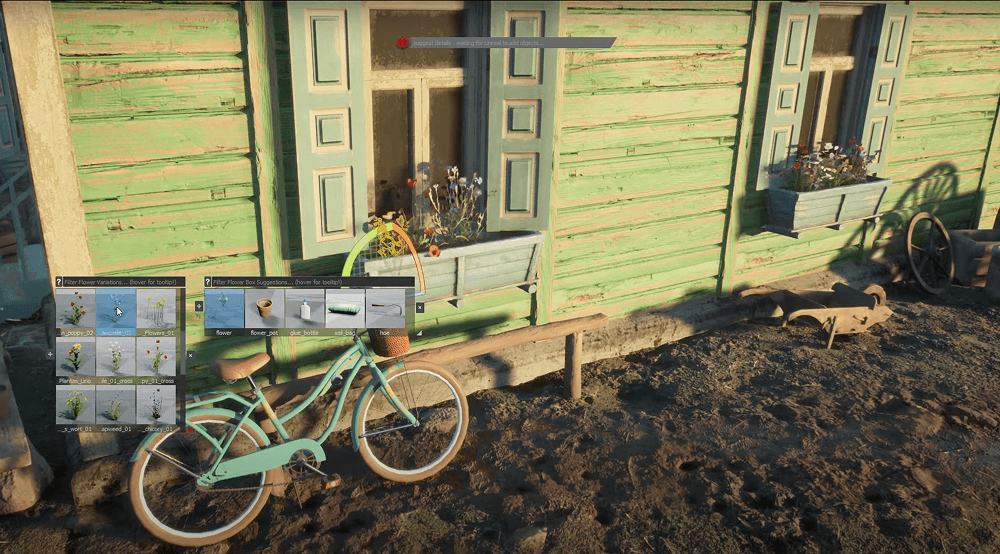Choose the hoe suggestion thumbnail
The width and height of the screenshot is (1000, 554).
[385, 311]
